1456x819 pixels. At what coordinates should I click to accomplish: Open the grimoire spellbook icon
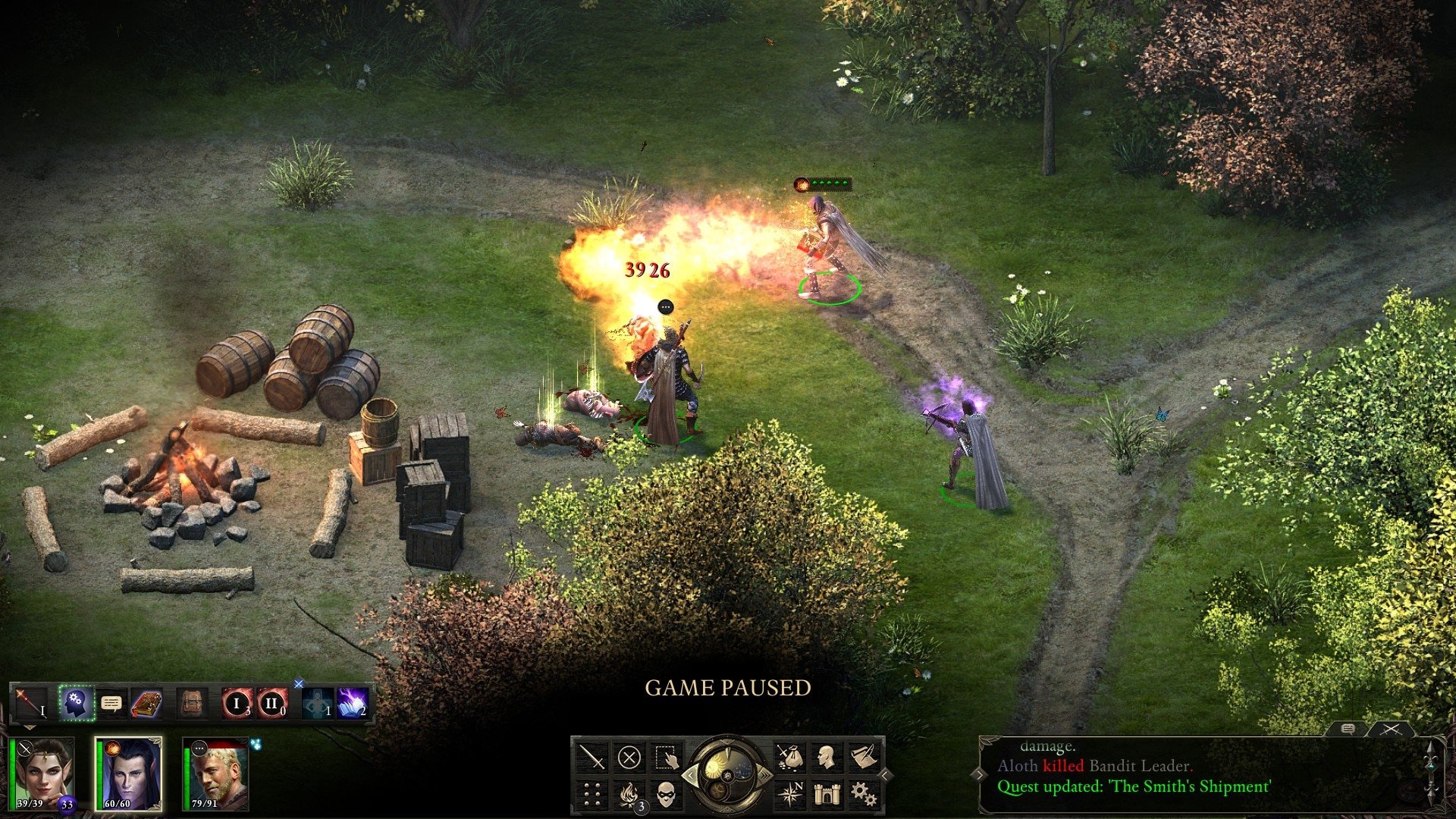coord(147,703)
